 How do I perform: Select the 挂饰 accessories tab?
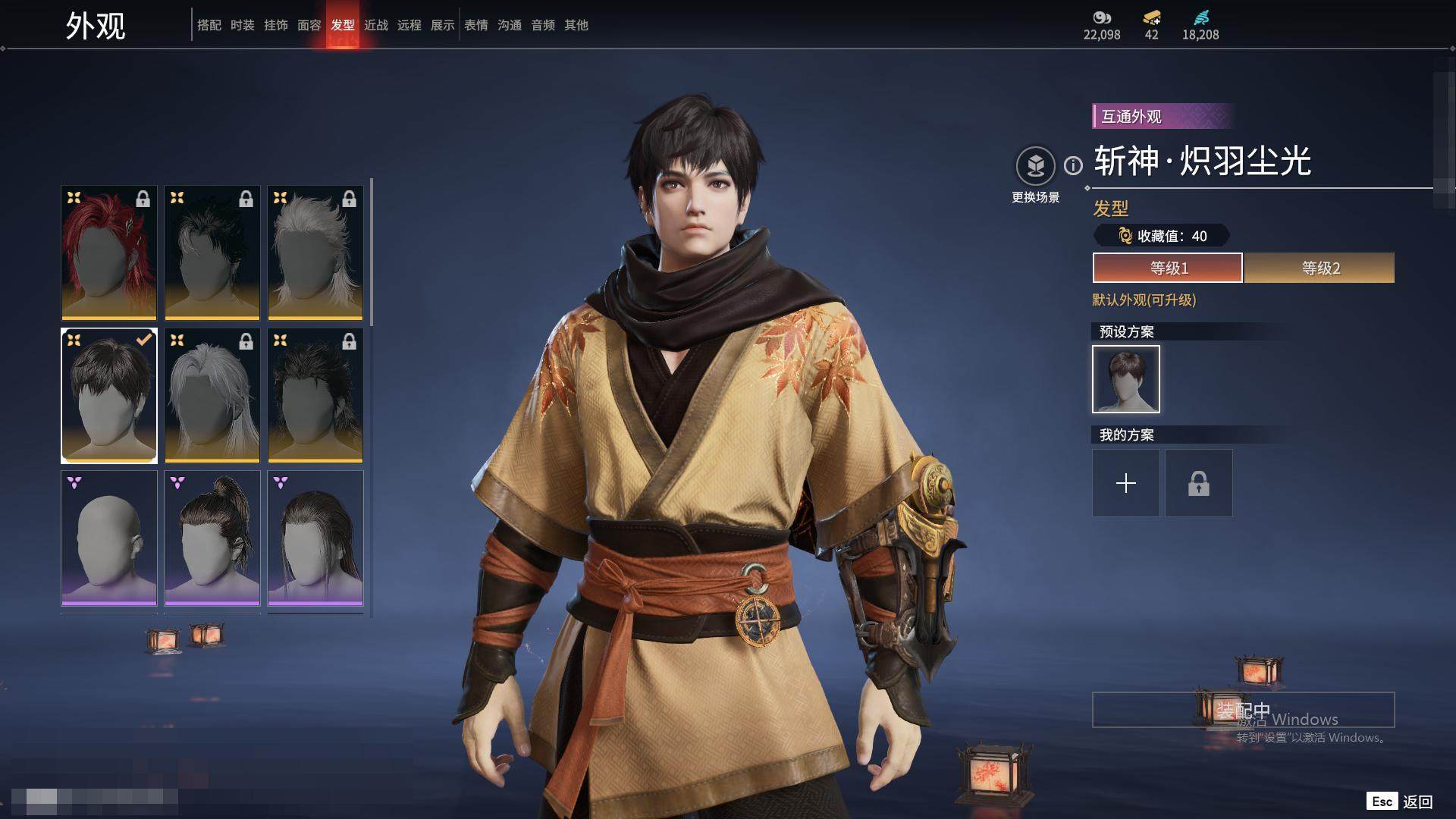(276, 25)
